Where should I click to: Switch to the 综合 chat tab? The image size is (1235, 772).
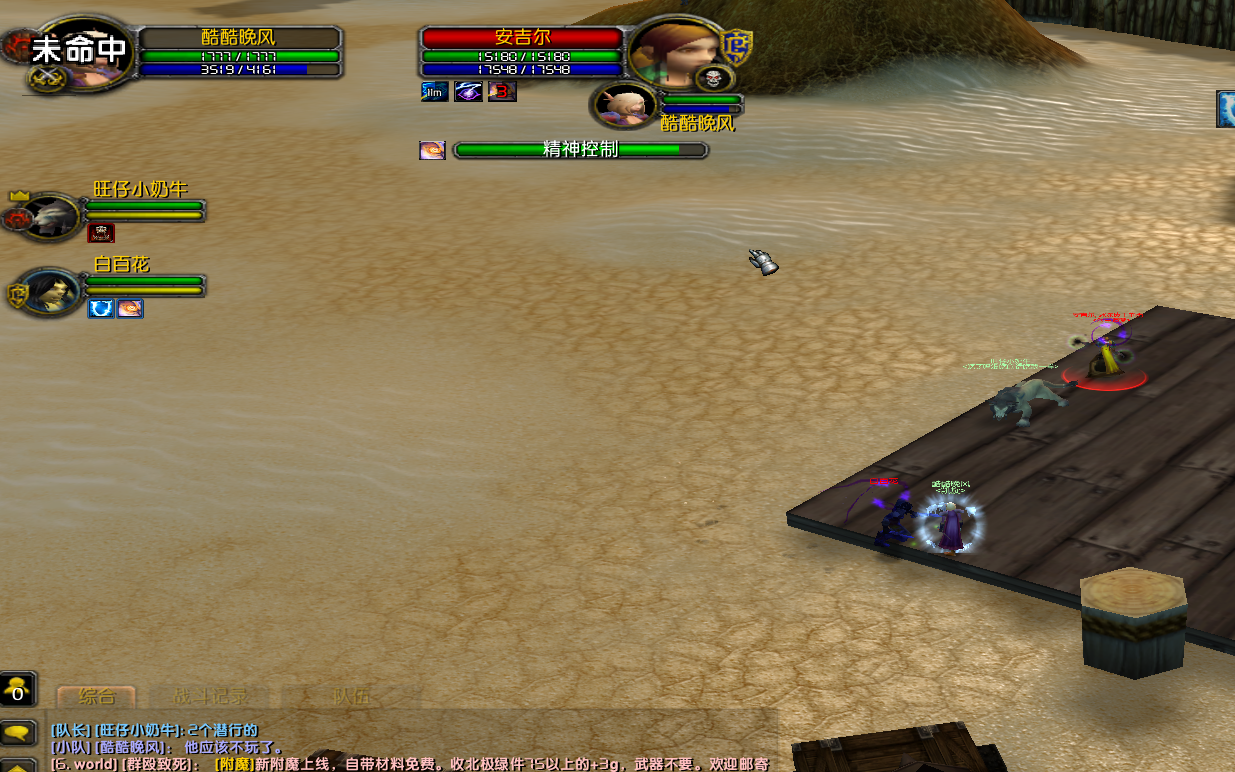pyautogui.click(x=97, y=697)
